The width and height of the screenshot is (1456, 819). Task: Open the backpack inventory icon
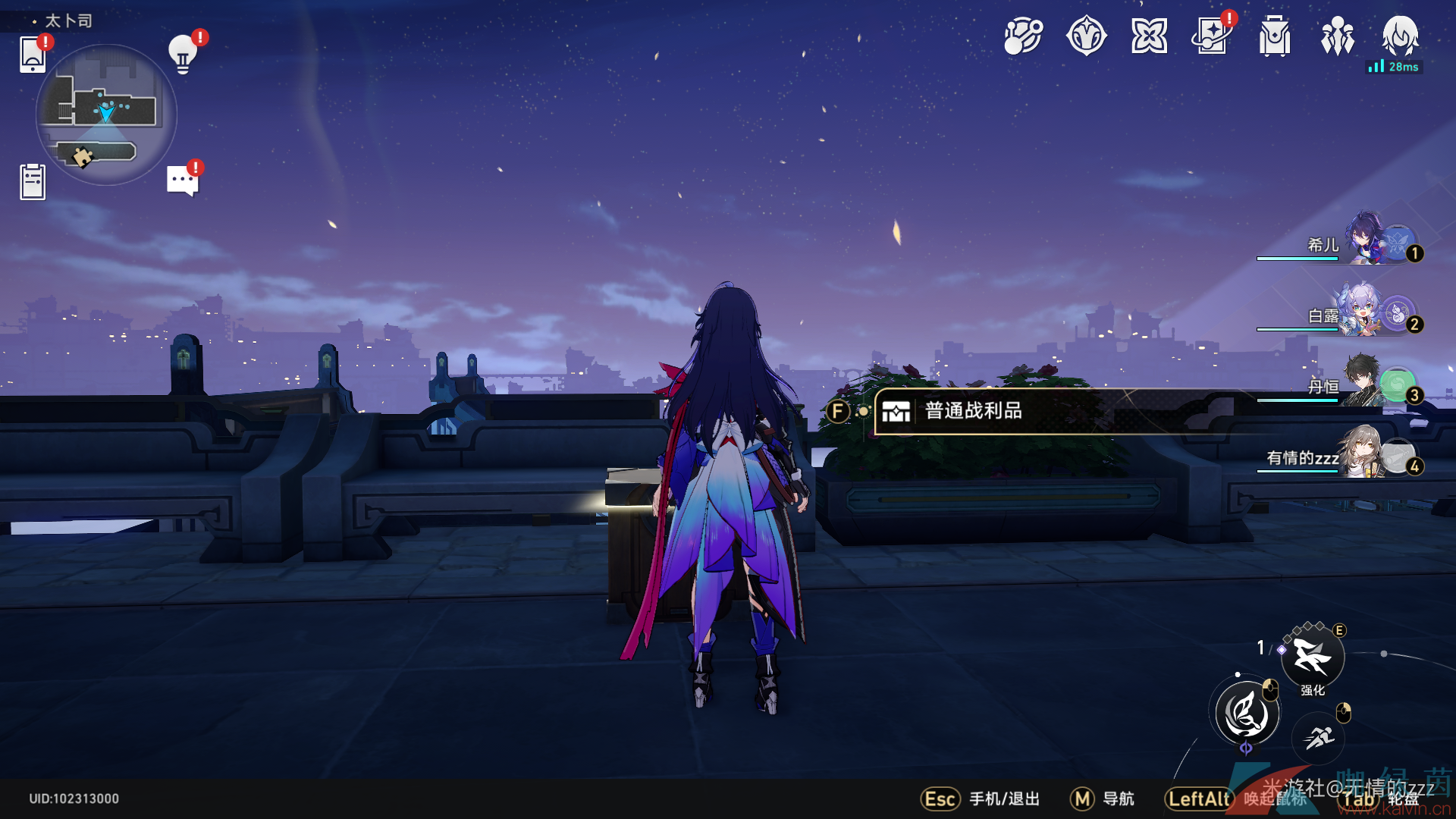pos(1275,36)
